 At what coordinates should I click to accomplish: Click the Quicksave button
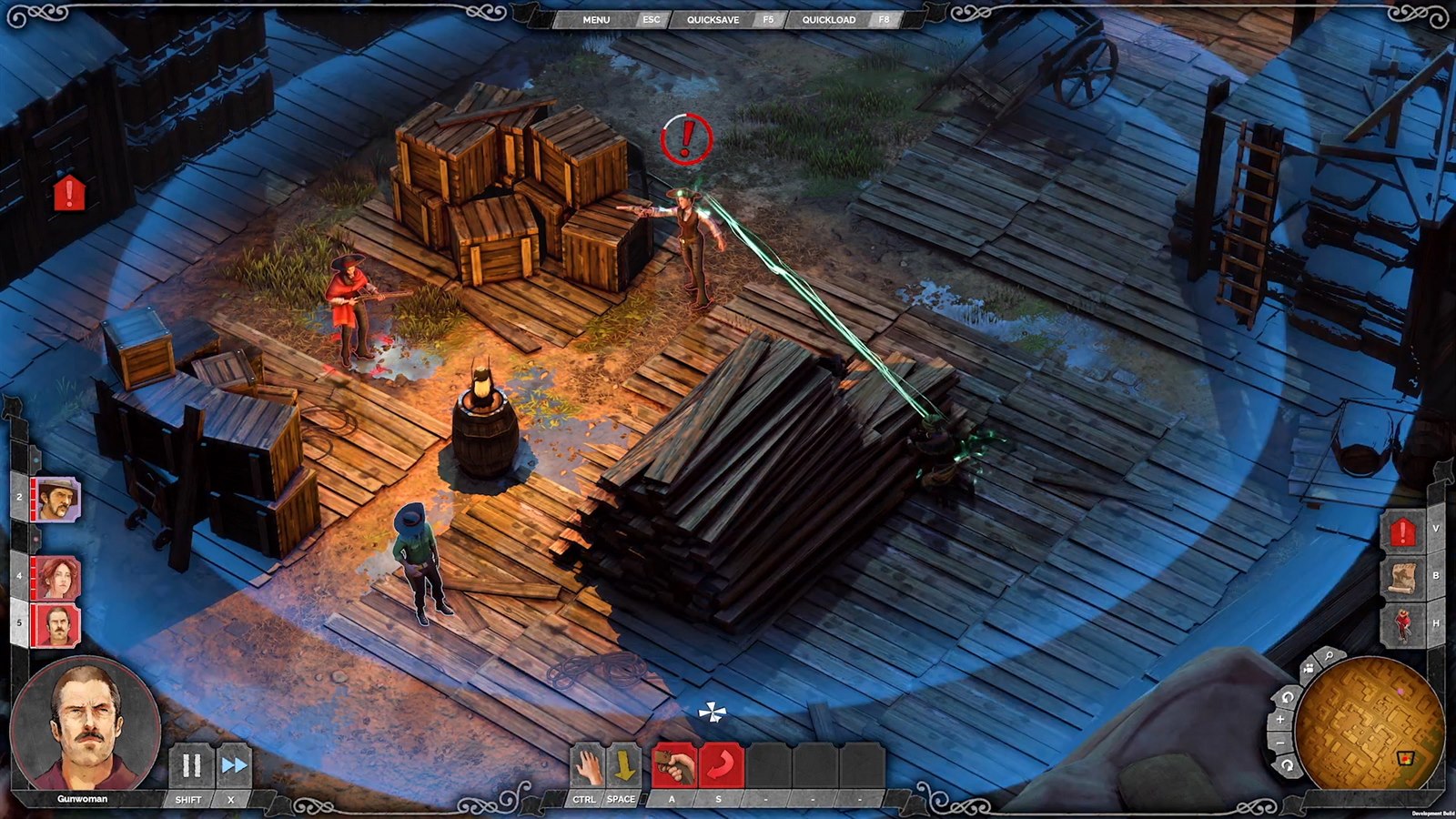pos(713,19)
